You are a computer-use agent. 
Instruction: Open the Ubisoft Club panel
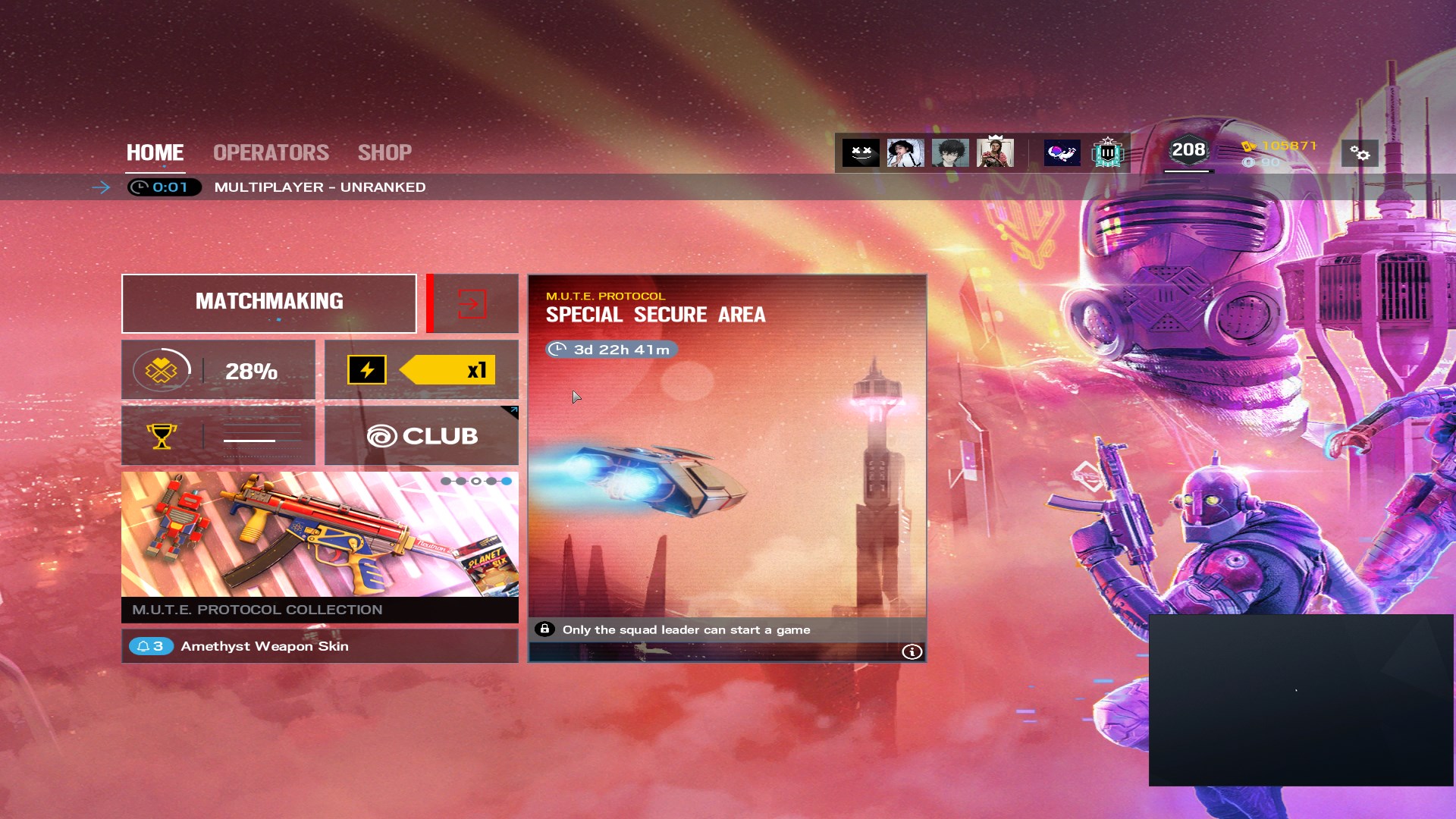point(422,435)
